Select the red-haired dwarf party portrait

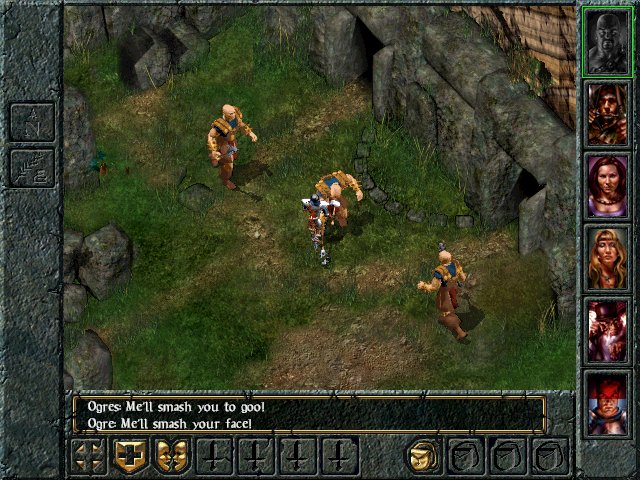pos(607,402)
